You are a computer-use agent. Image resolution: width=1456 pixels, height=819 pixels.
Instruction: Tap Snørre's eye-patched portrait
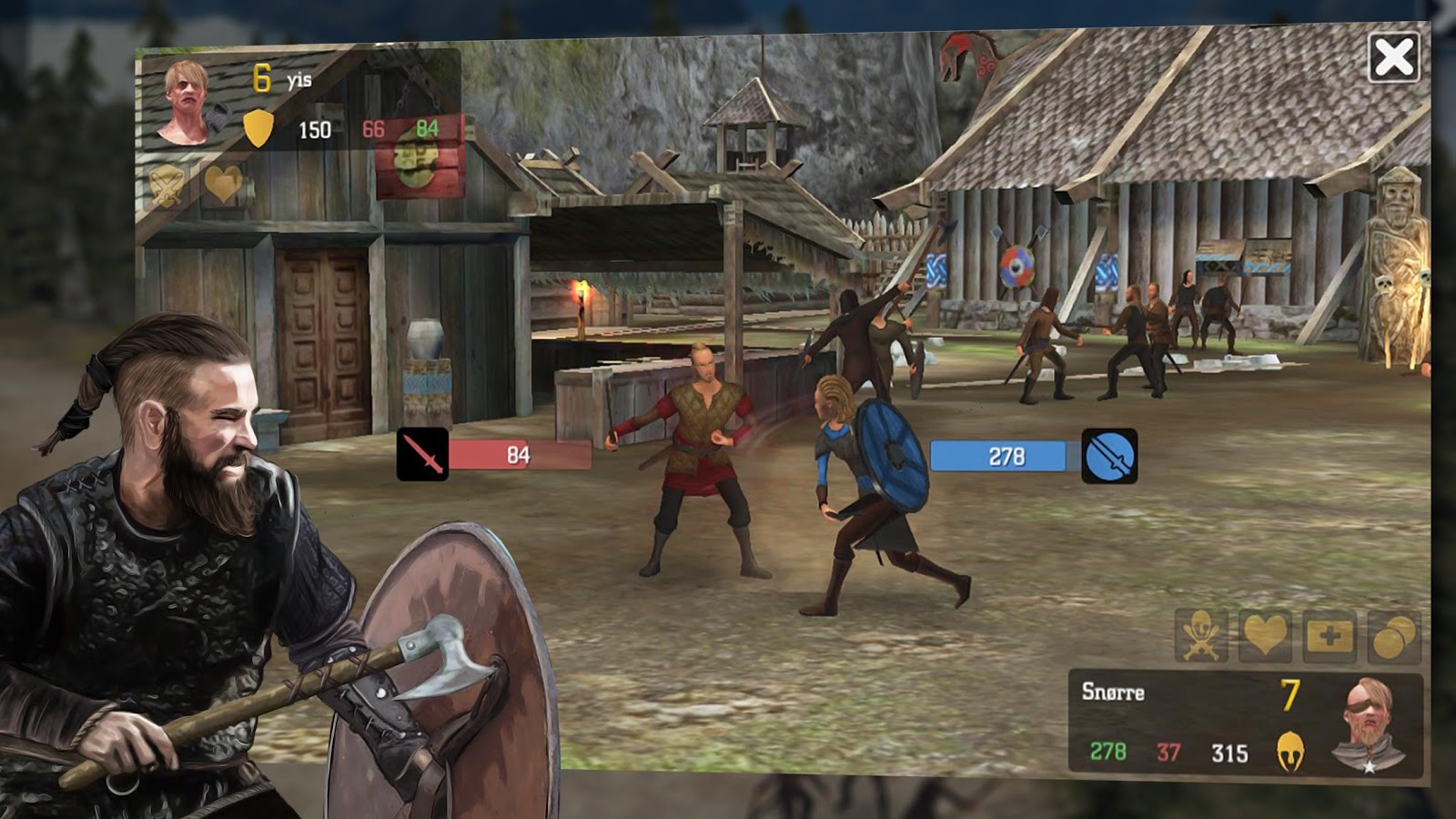[1370, 724]
